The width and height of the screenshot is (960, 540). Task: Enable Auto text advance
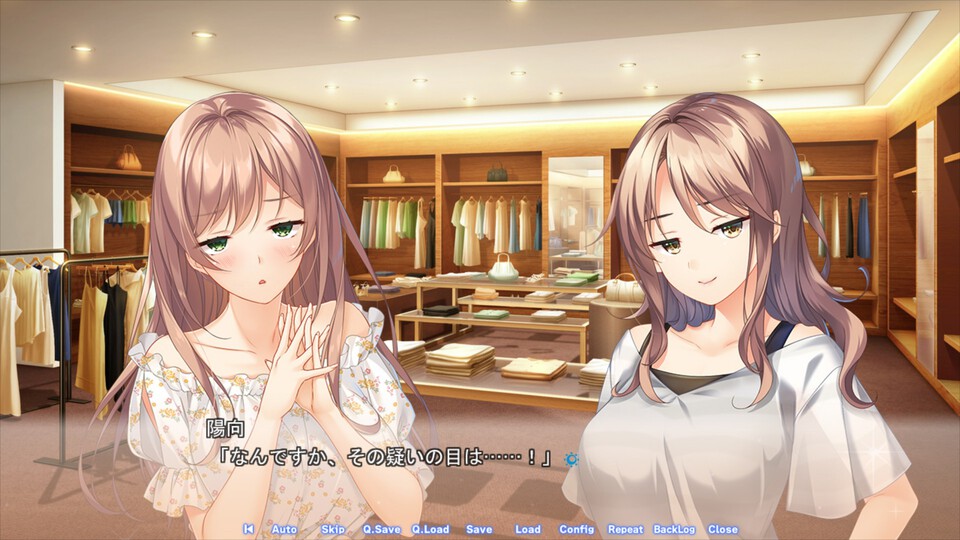[x=284, y=529]
